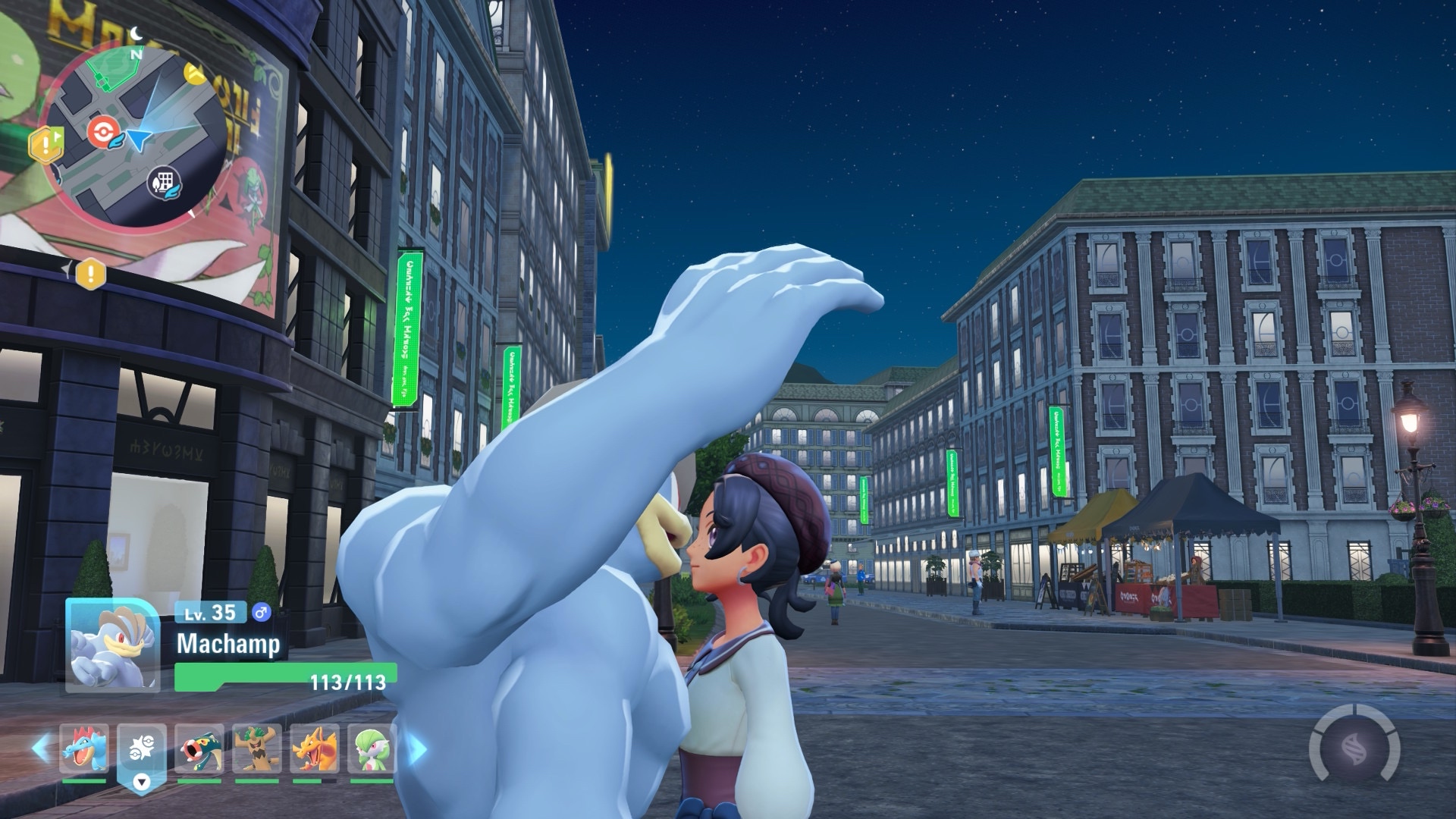The image size is (1456, 819).
Task: Select Gardevoir from the party bar
Action: [372, 748]
